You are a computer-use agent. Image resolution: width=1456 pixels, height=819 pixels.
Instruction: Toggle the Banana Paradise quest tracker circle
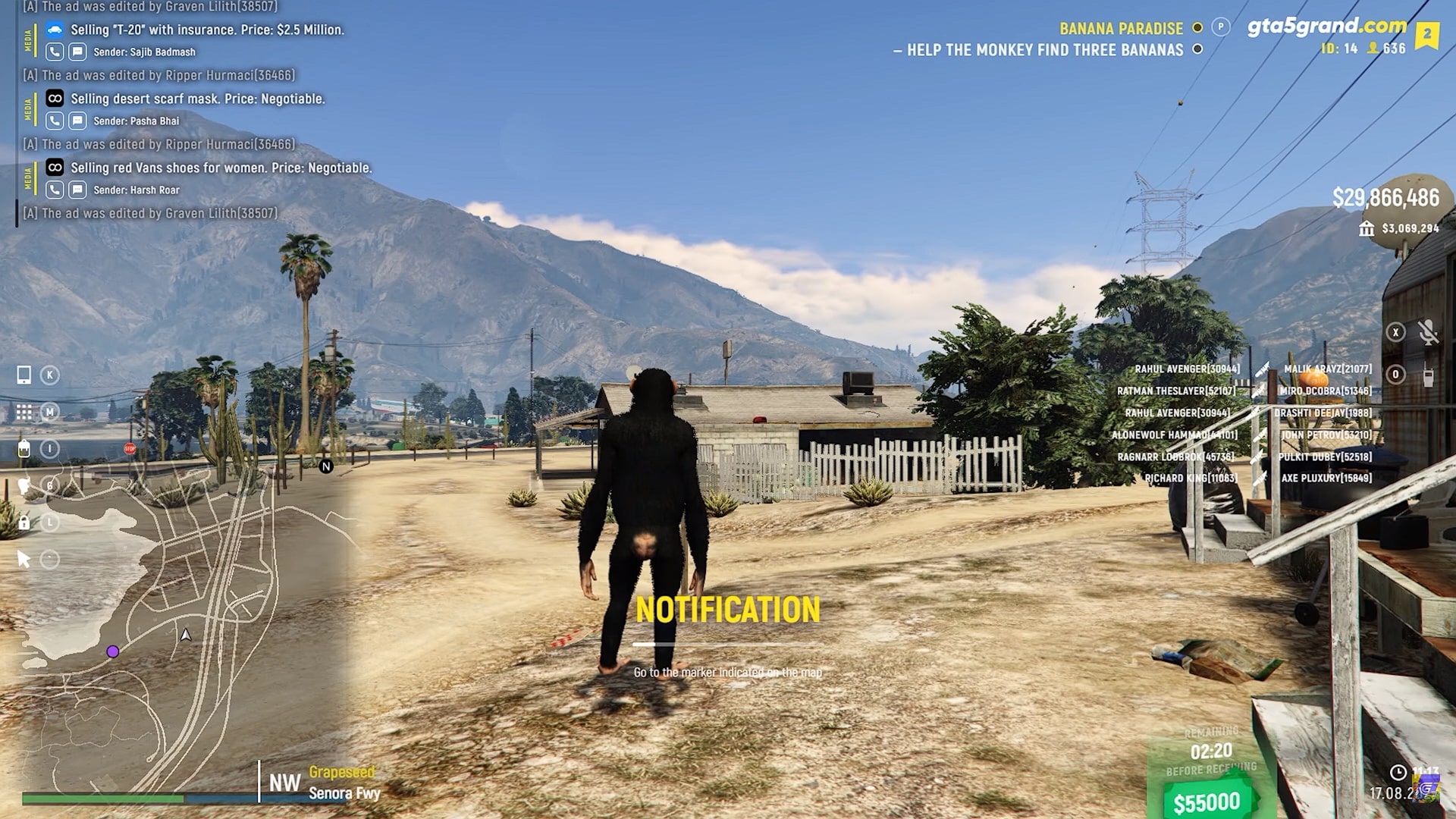[x=1197, y=28]
